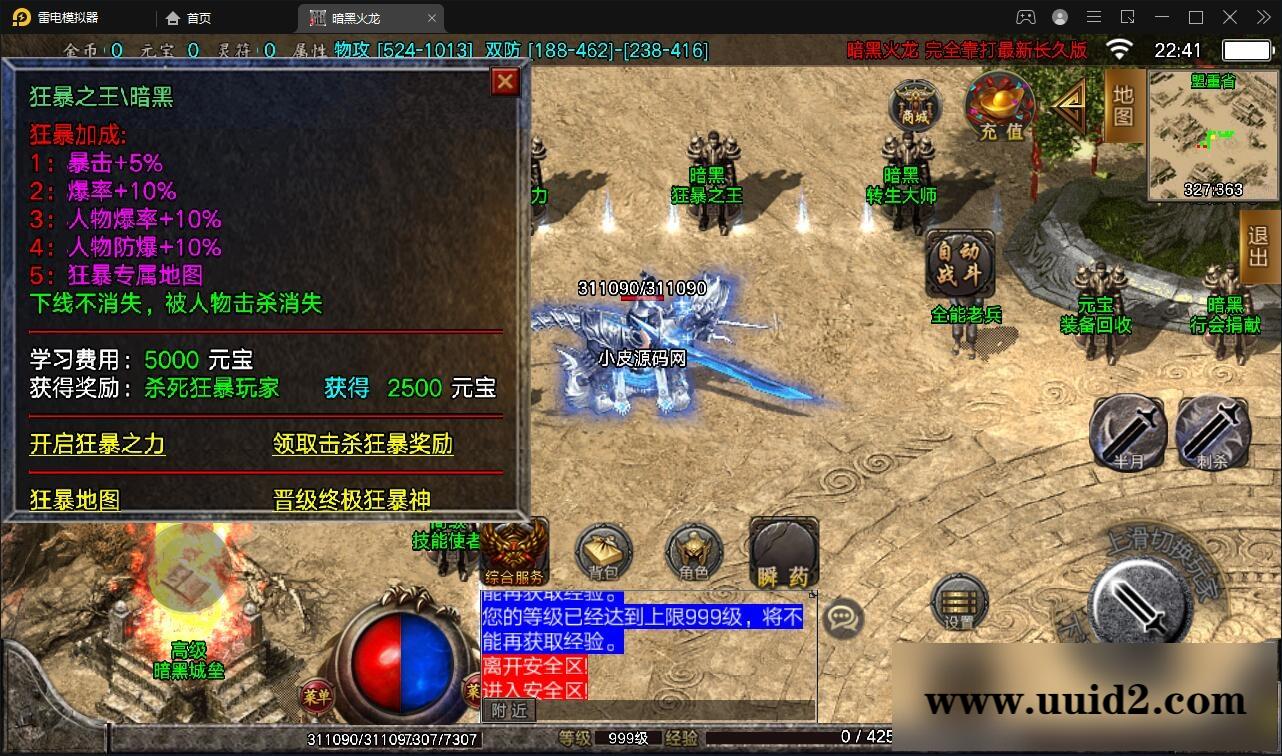The height and width of the screenshot is (756, 1282).
Task: Select the 刺杀 assassinate skill icon
Action: [1213, 432]
